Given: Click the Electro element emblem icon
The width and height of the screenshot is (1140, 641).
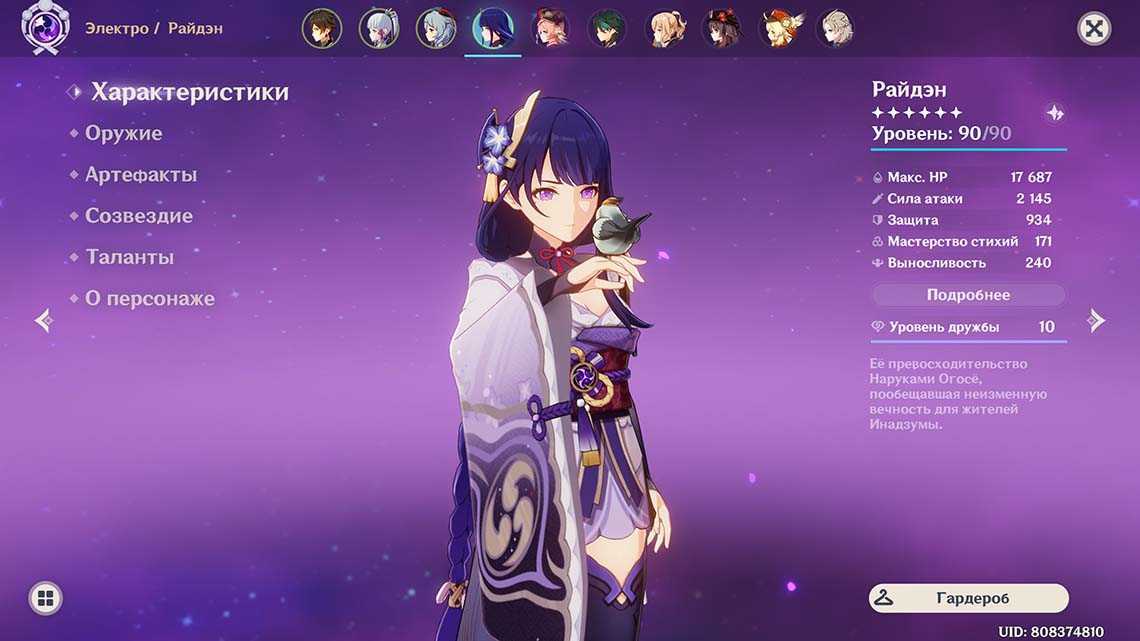Looking at the screenshot, I should point(44,29).
